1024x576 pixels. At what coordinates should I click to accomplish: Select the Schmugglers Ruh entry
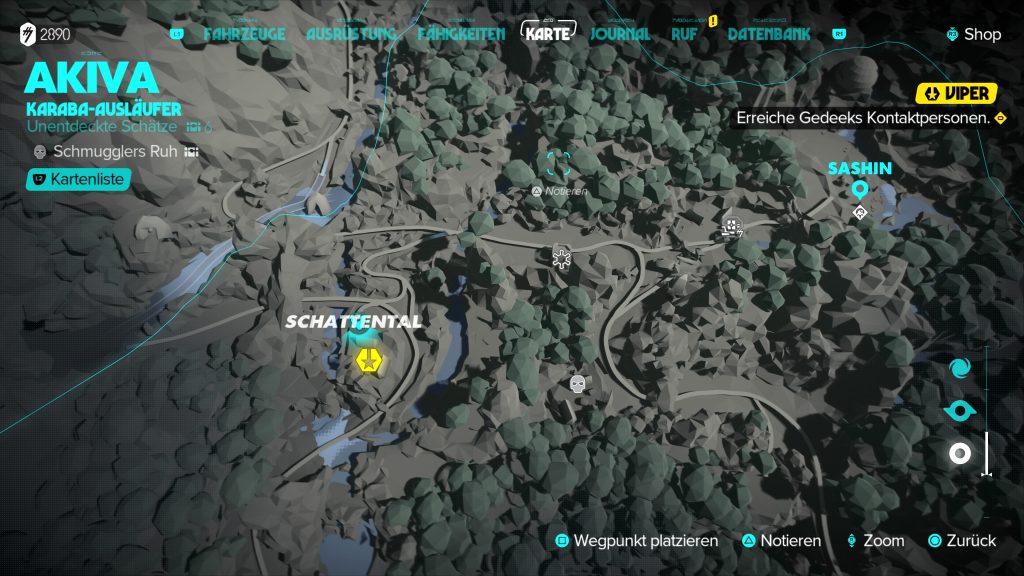point(112,151)
